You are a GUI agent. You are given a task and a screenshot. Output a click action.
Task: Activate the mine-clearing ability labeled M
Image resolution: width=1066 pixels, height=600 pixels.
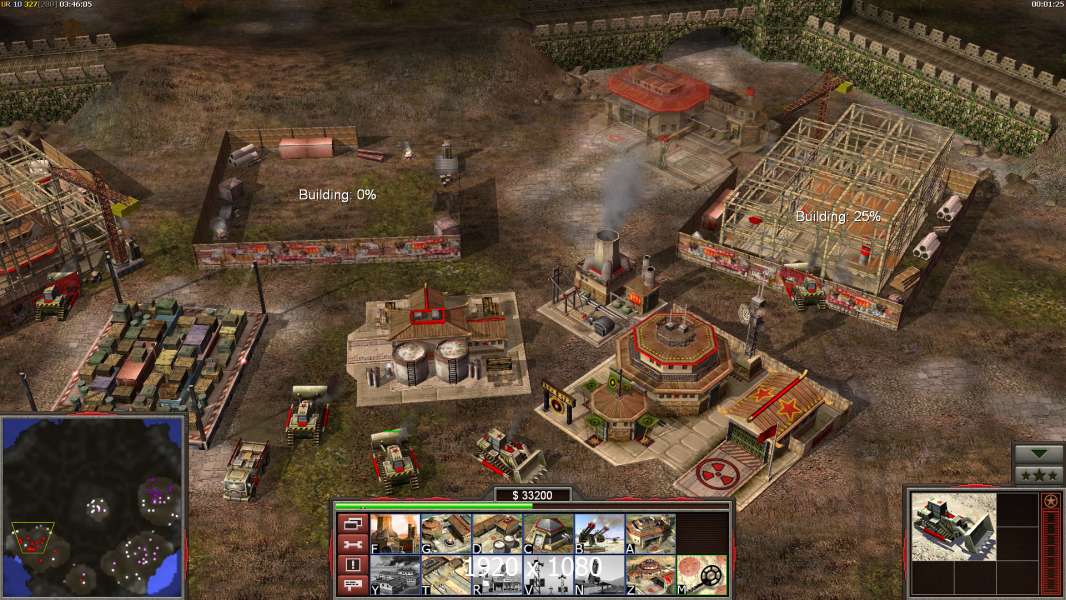pos(700,574)
